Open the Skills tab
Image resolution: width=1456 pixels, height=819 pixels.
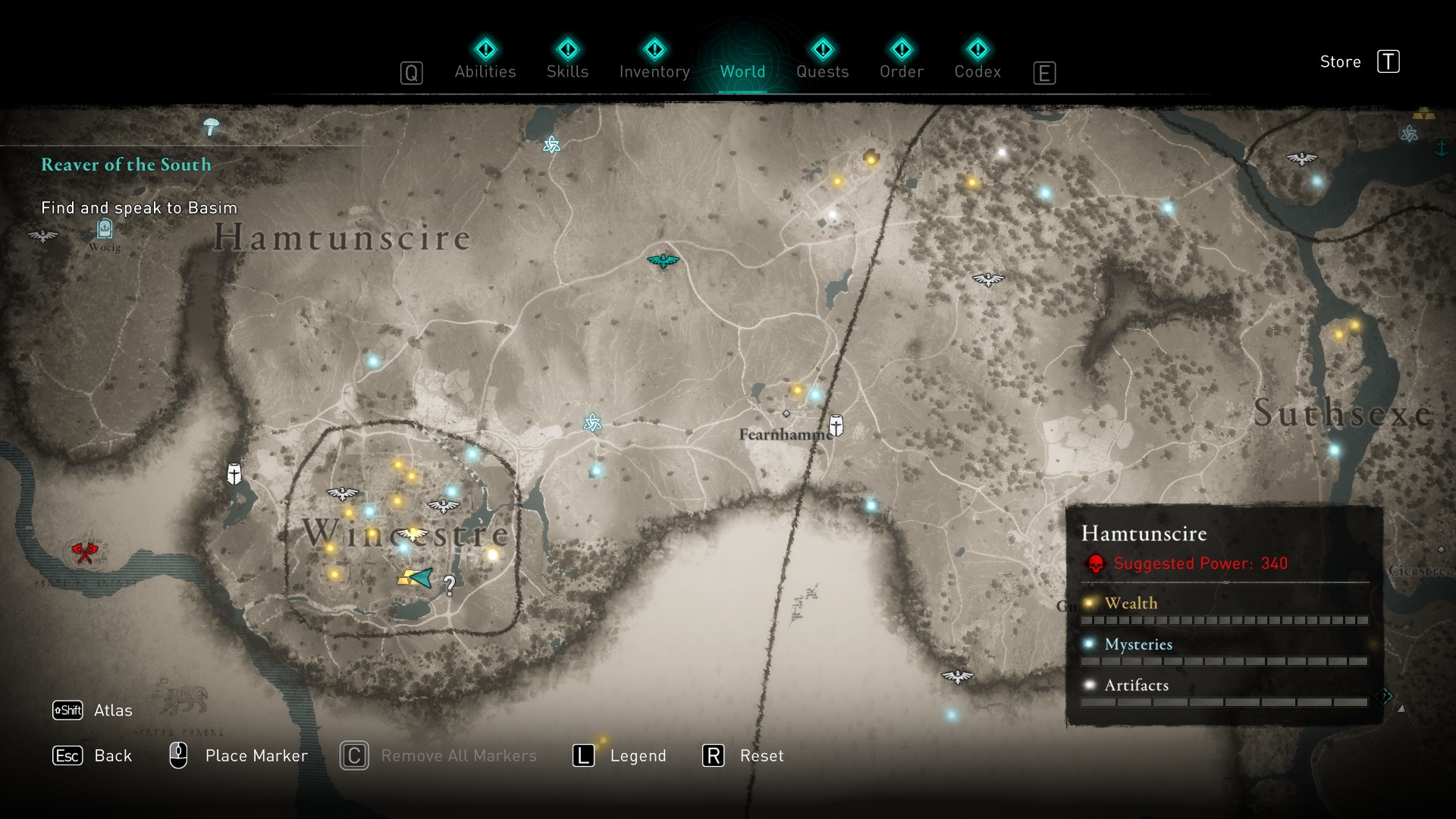(567, 61)
